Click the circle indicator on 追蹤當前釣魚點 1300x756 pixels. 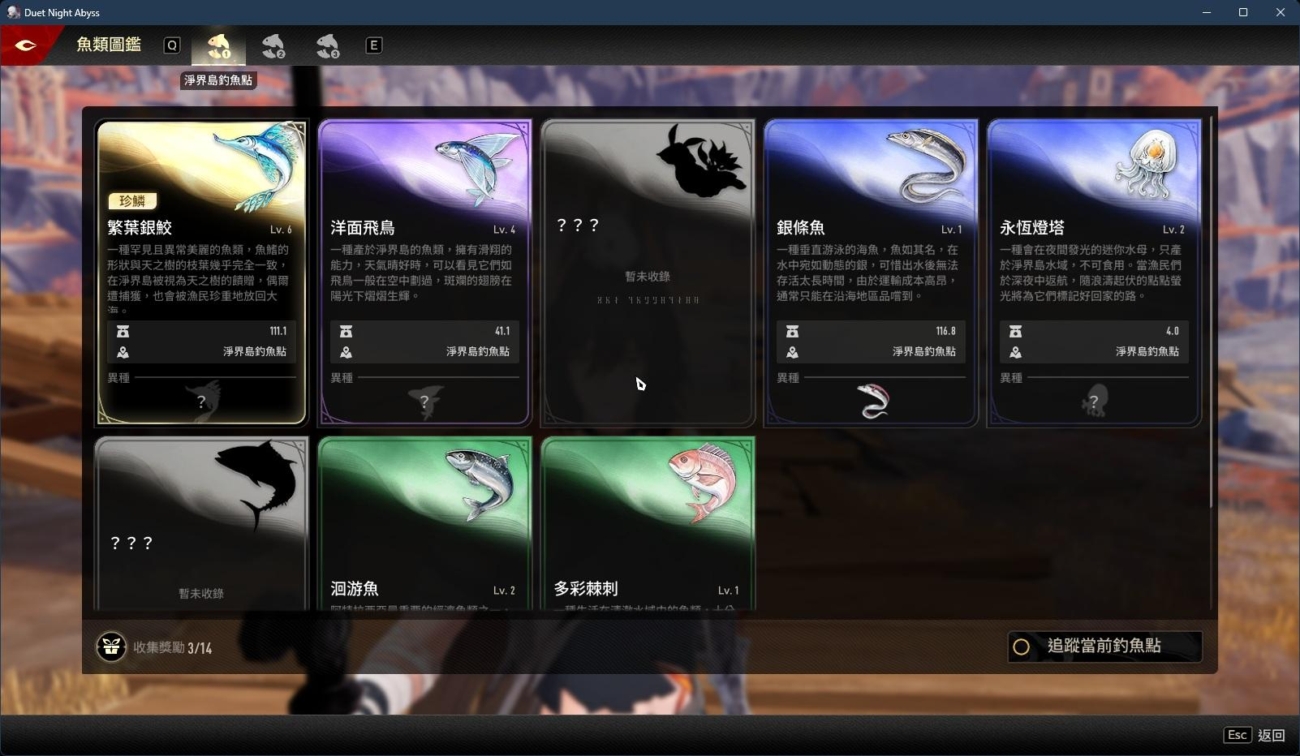1021,647
